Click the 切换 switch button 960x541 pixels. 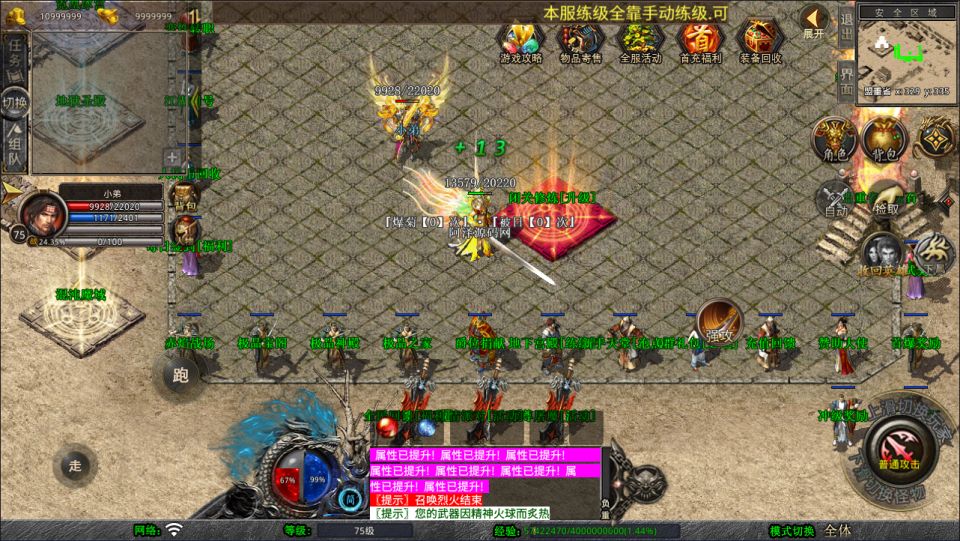pyautogui.click(x=14, y=101)
